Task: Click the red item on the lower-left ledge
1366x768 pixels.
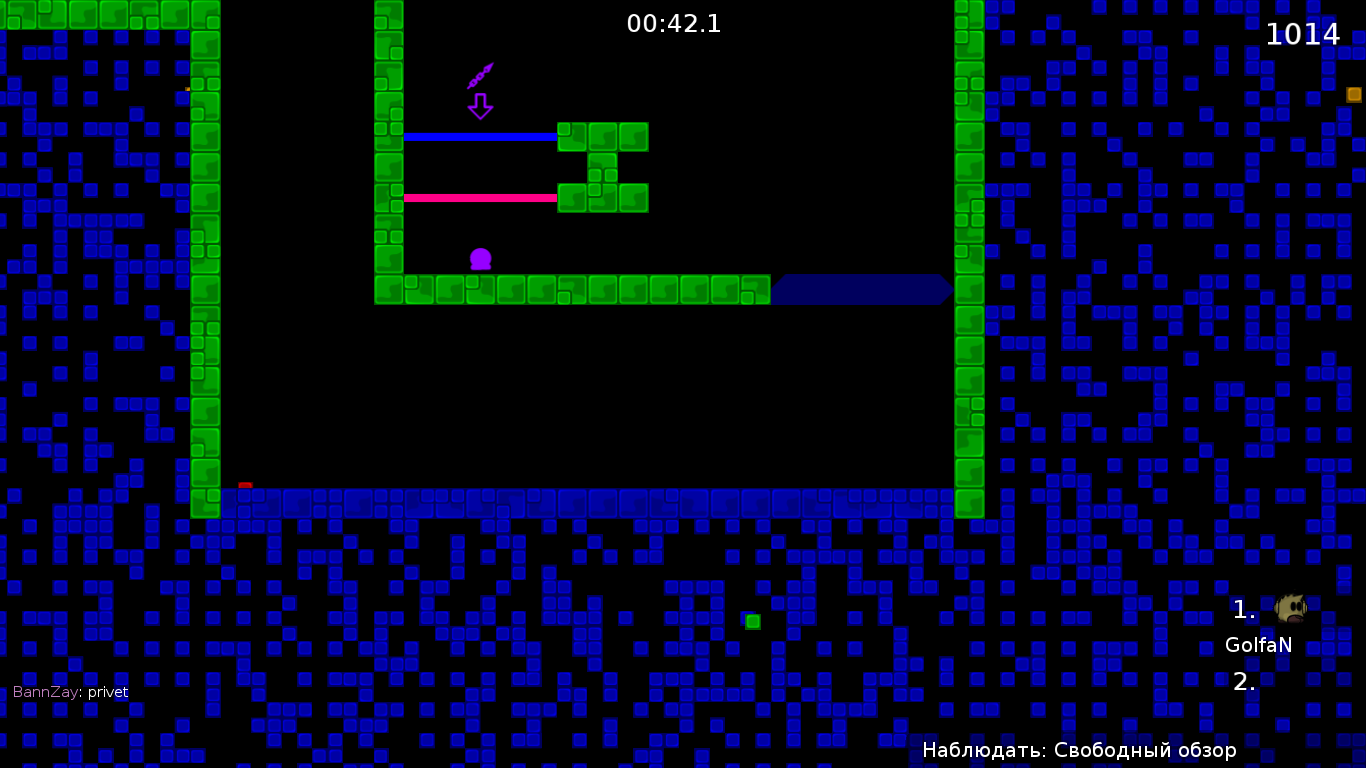Action: (246, 483)
